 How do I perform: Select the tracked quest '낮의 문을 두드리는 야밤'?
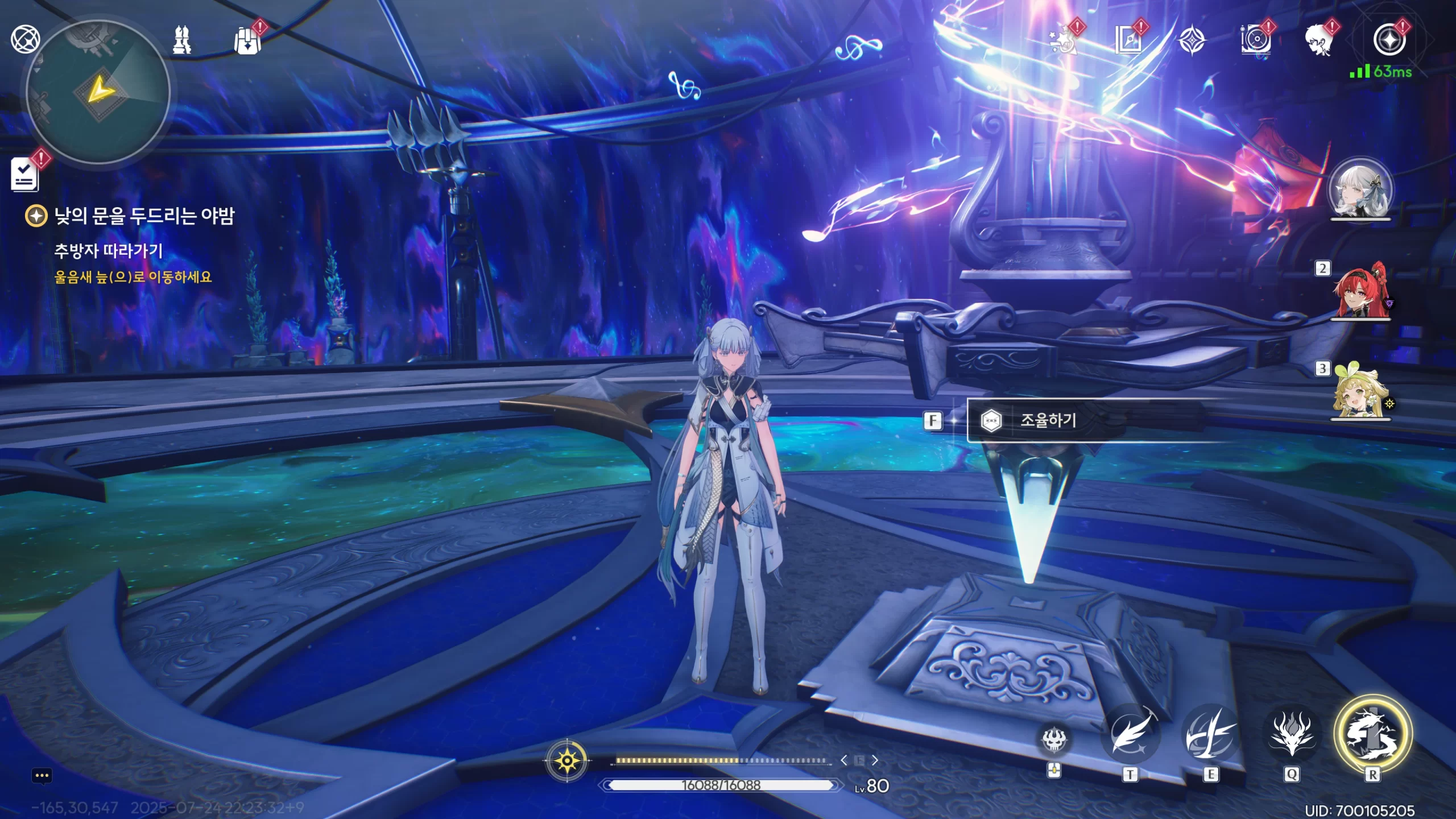(x=144, y=216)
